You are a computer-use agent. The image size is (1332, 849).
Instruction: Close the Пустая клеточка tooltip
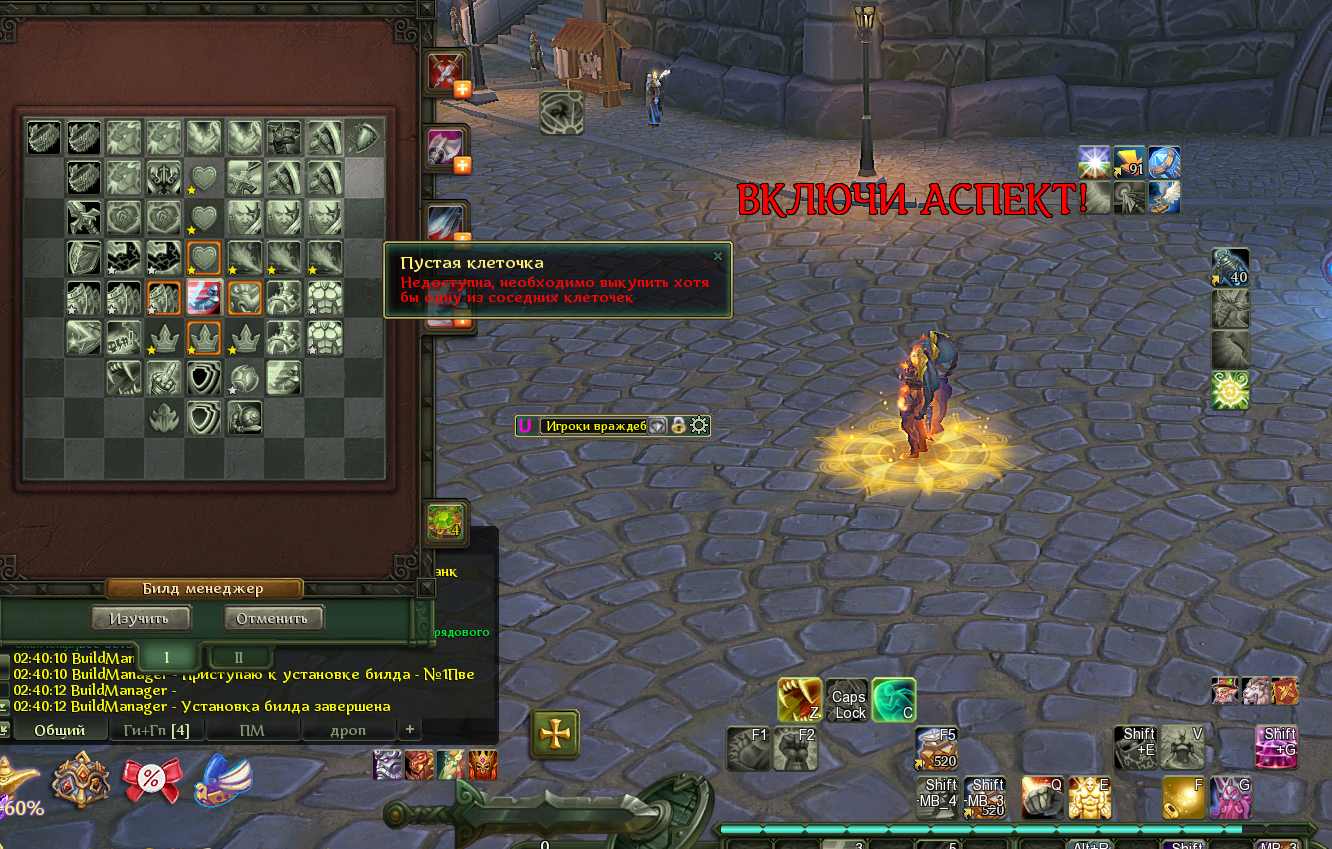[x=717, y=256]
